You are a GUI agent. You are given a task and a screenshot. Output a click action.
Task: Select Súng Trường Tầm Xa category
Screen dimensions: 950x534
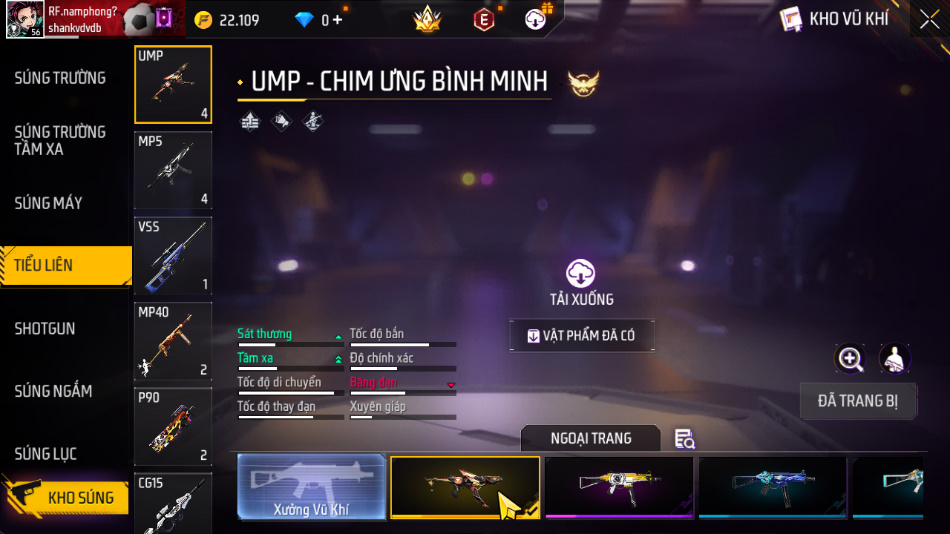coord(60,140)
